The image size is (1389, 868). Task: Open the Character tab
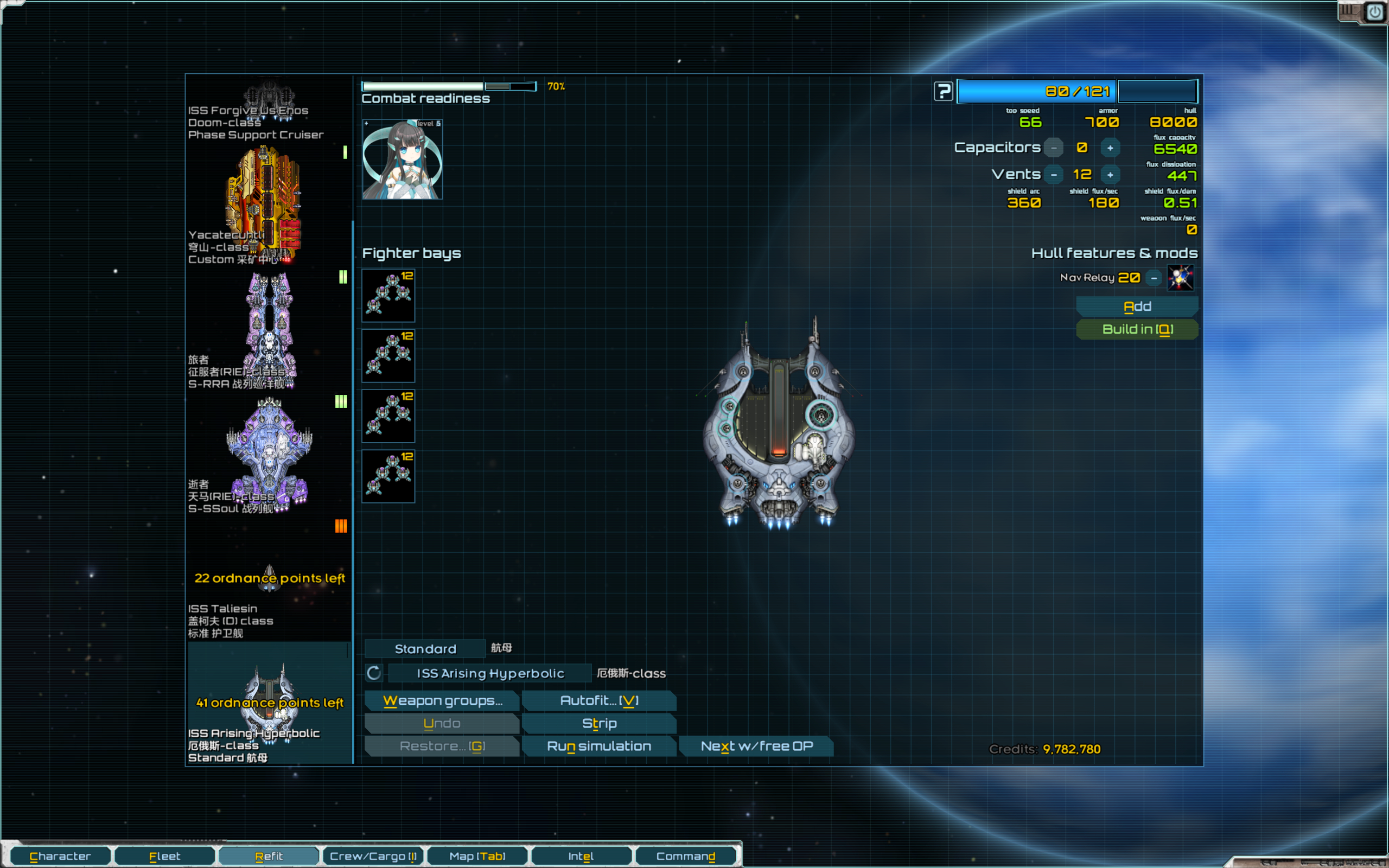60,856
